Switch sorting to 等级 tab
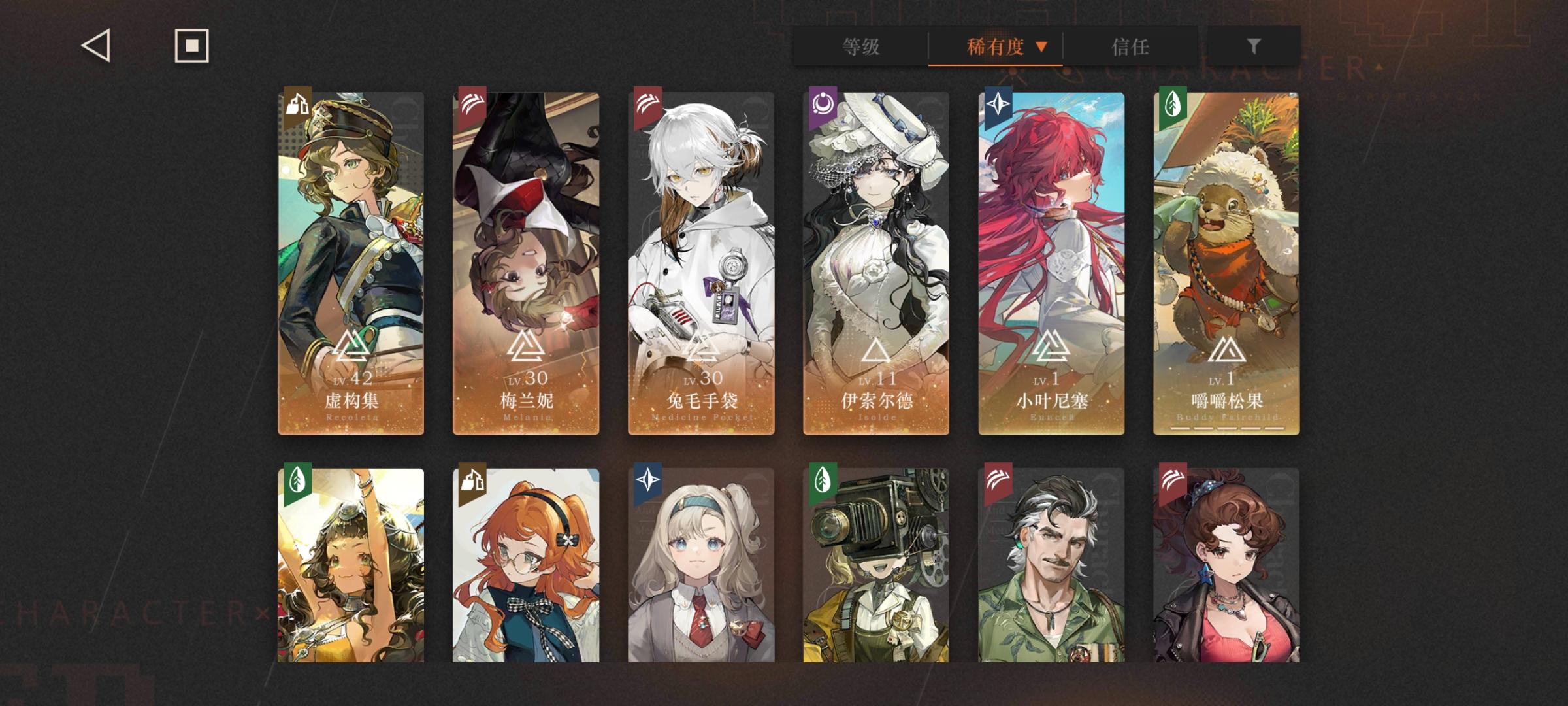This screenshot has width=1568, height=706. coord(860,46)
